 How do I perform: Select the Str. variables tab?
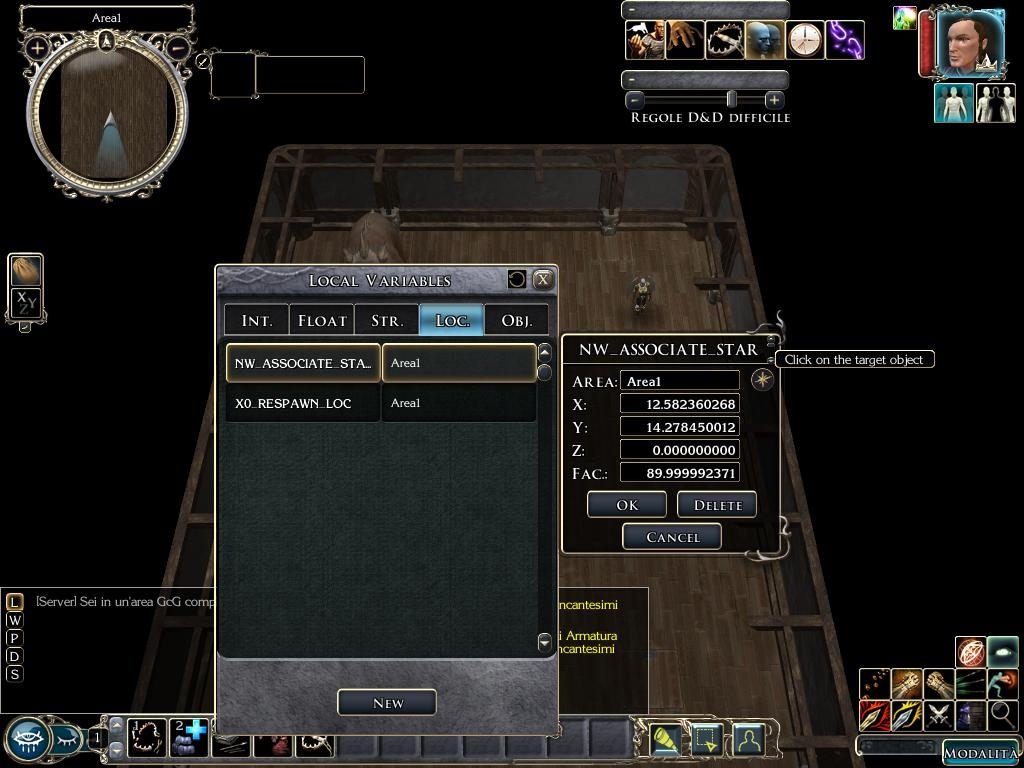point(387,320)
